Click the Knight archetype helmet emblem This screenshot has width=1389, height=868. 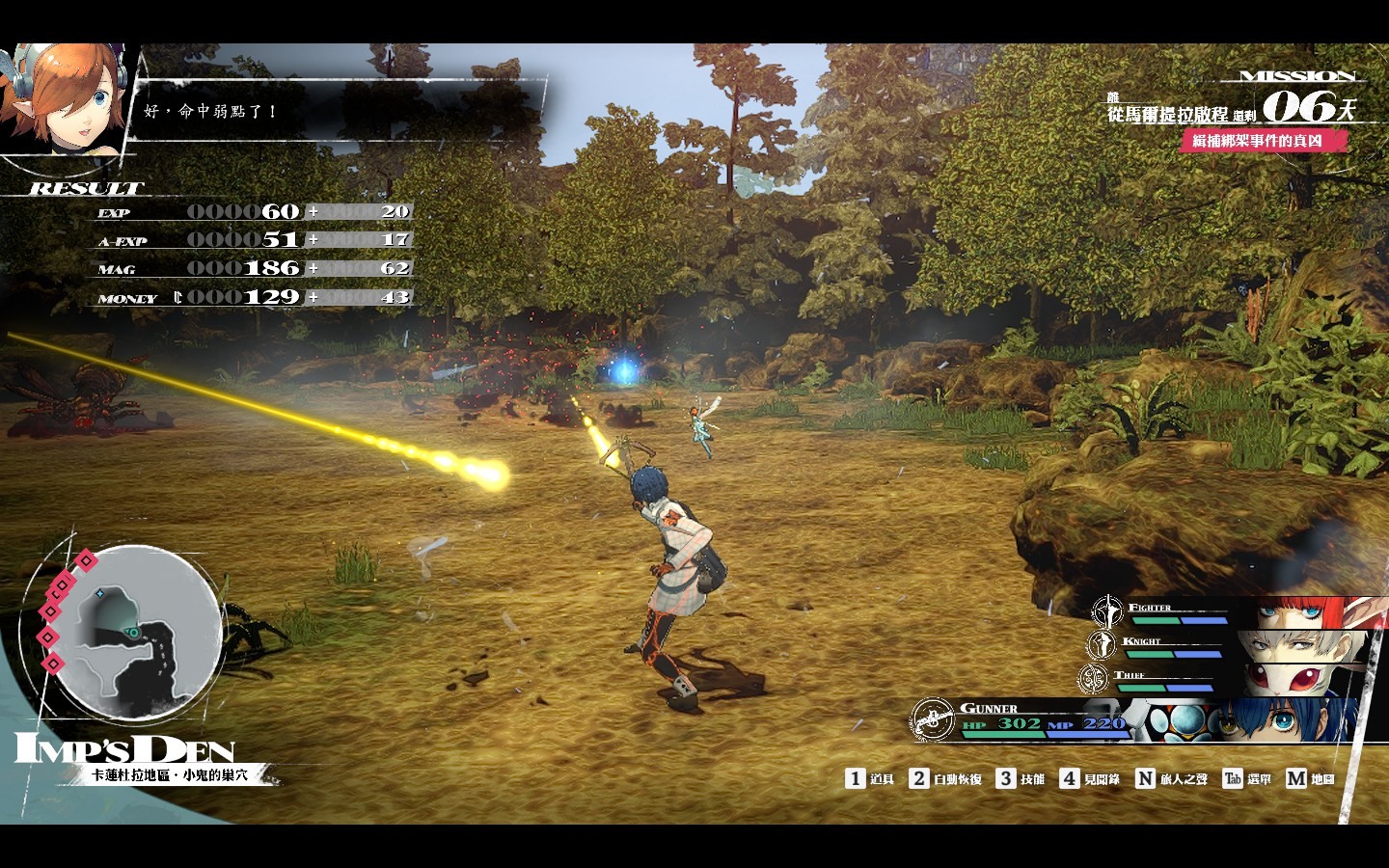coord(1101,644)
